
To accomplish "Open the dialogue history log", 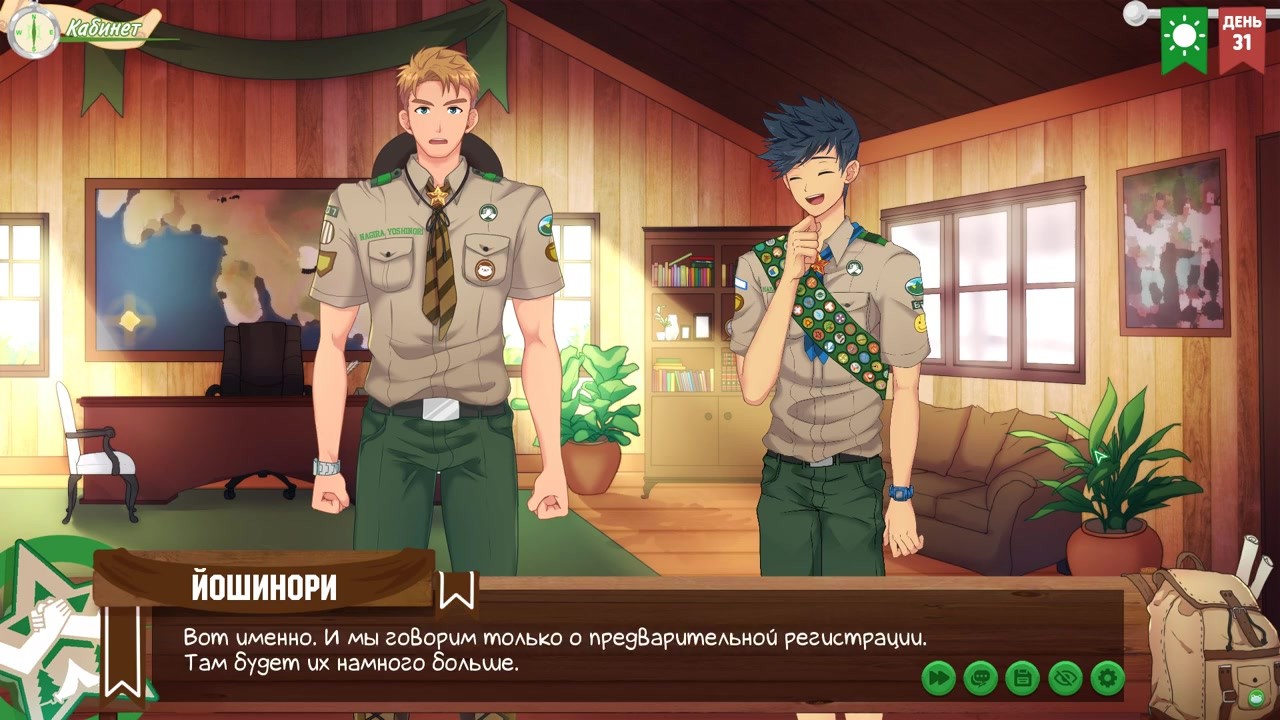I will point(980,678).
